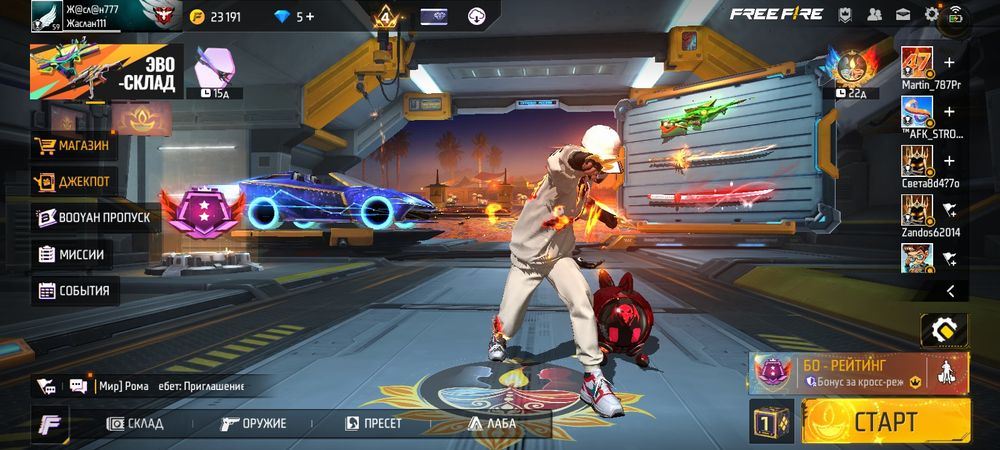Open the mail envelope icon
The width and height of the screenshot is (1000, 450).
(x=903, y=14)
